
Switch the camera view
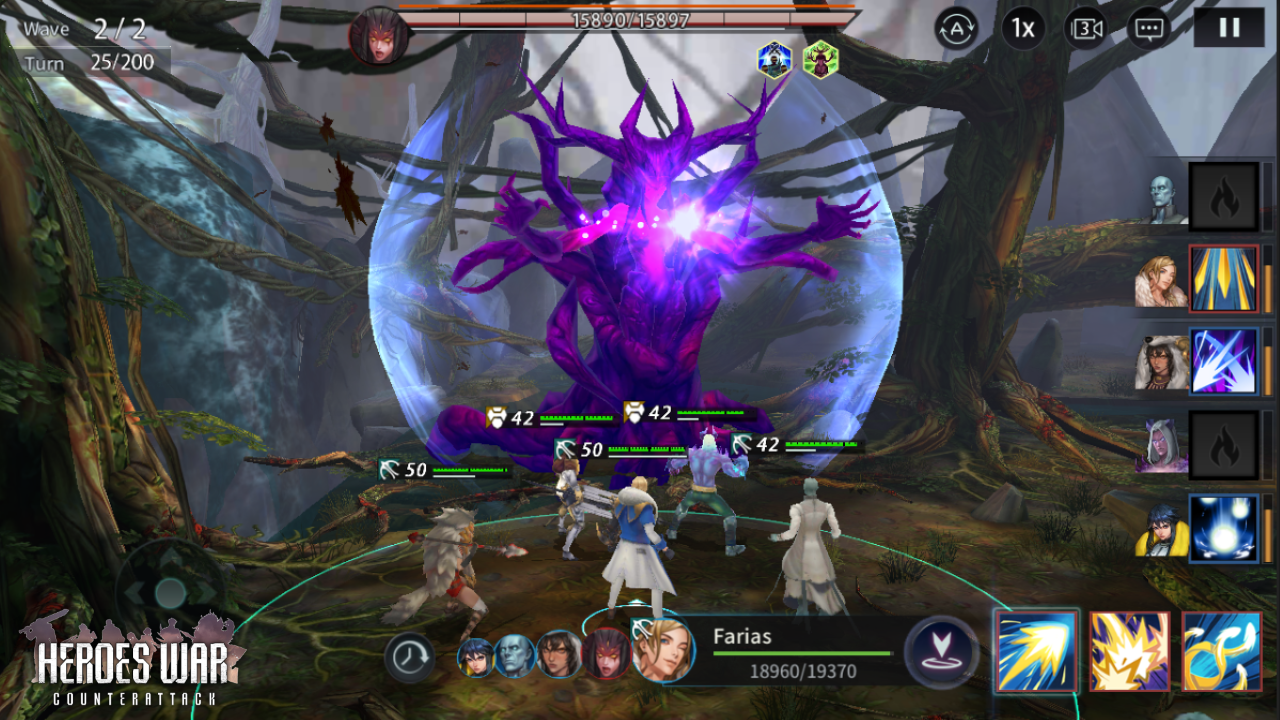1087,29
